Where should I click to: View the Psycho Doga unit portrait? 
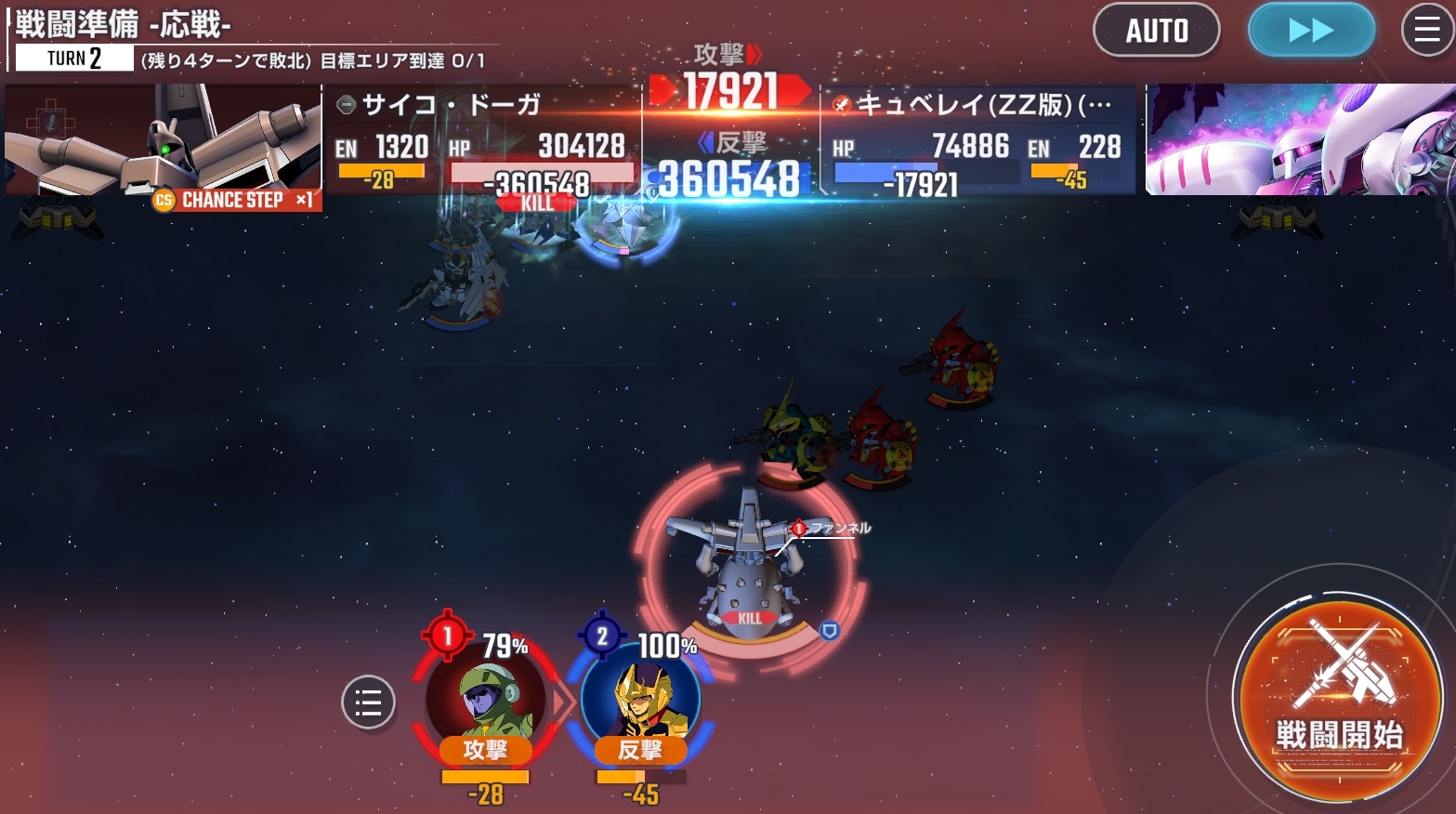(x=163, y=138)
